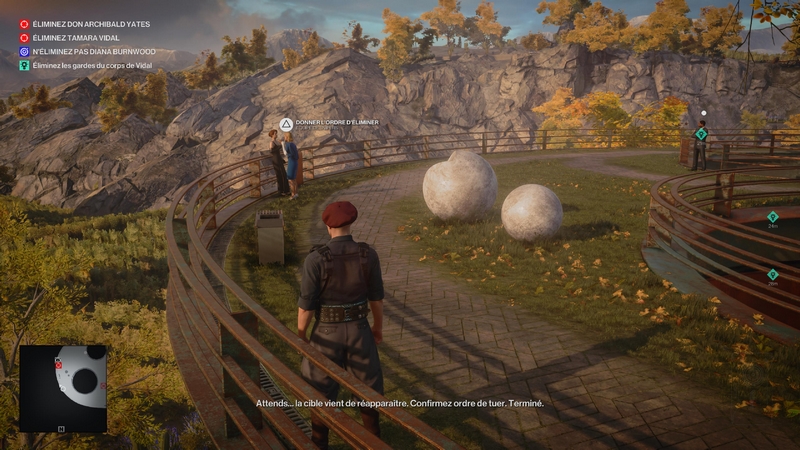800x450 pixels.
Task: Select the green waypoint marker labelled 24m
Action: point(772,216)
